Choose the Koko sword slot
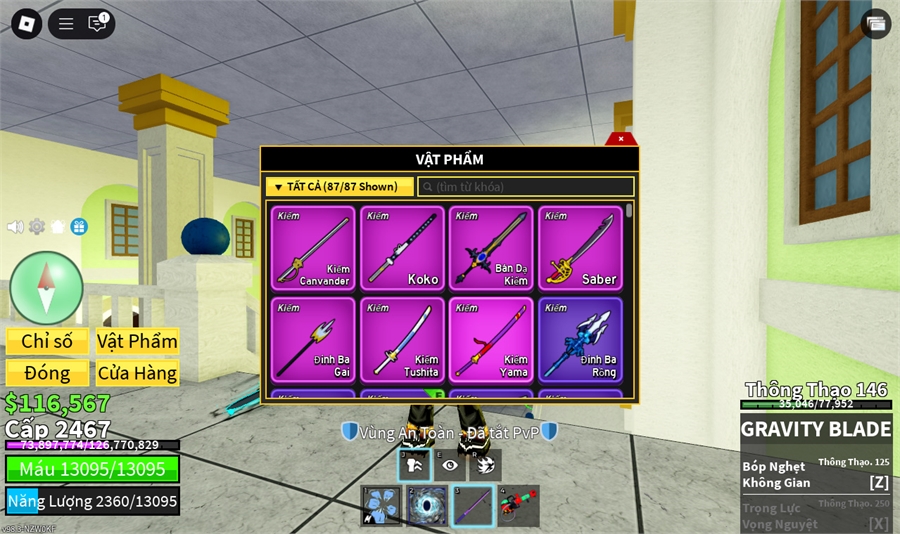Viewport: 900px width, 534px height. 402,248
